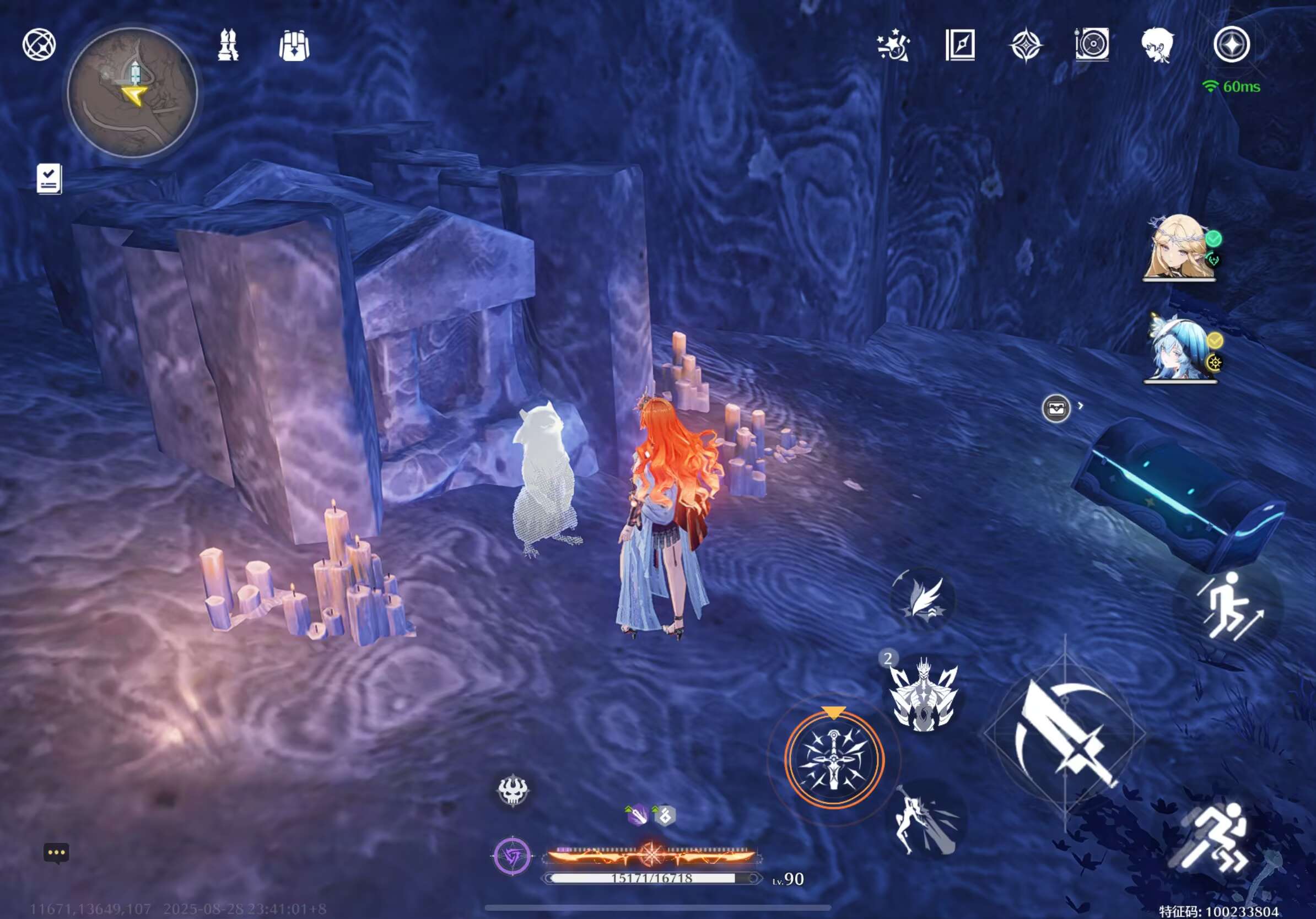Open the character head profile icon
This screenshot has width=1316, height=919.
pyautogui.click(x=1157, y=45)
